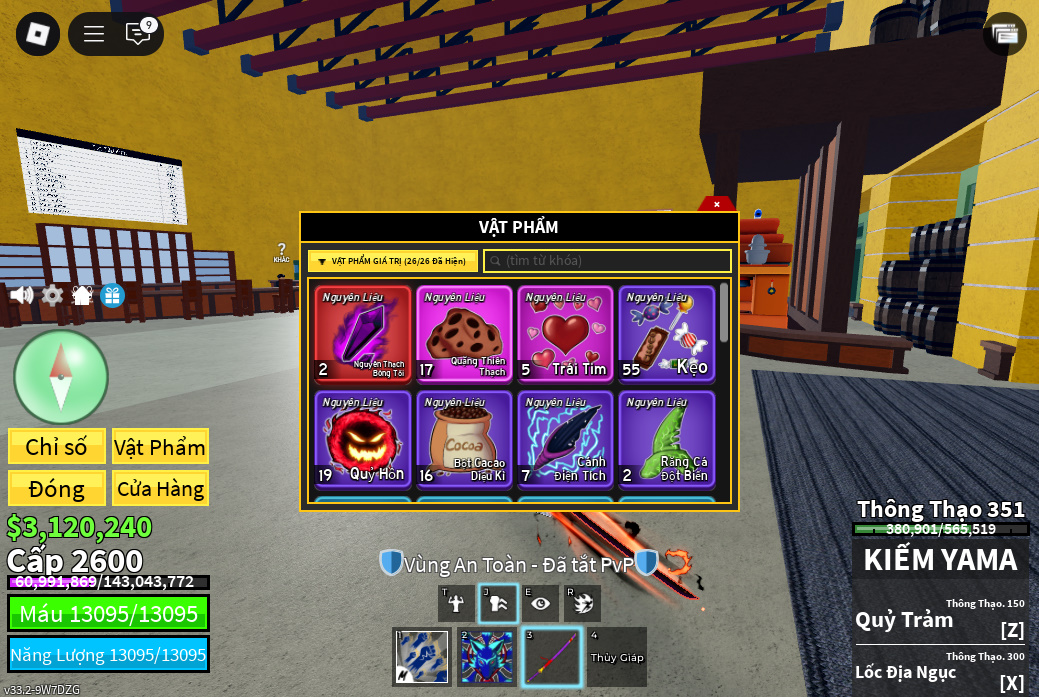This screenshot has width=1039, height=697.
Task: Open the Chỉ số stats menu
Action: [57, 447]
